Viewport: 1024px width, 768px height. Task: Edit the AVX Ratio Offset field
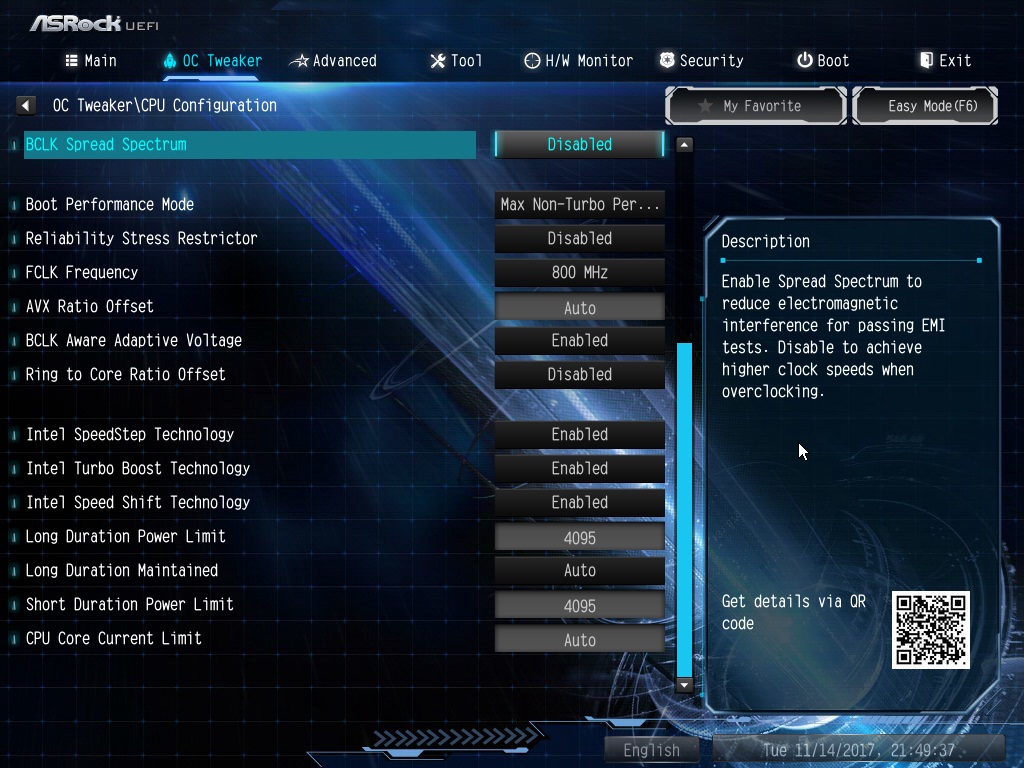tap(579, 308)
